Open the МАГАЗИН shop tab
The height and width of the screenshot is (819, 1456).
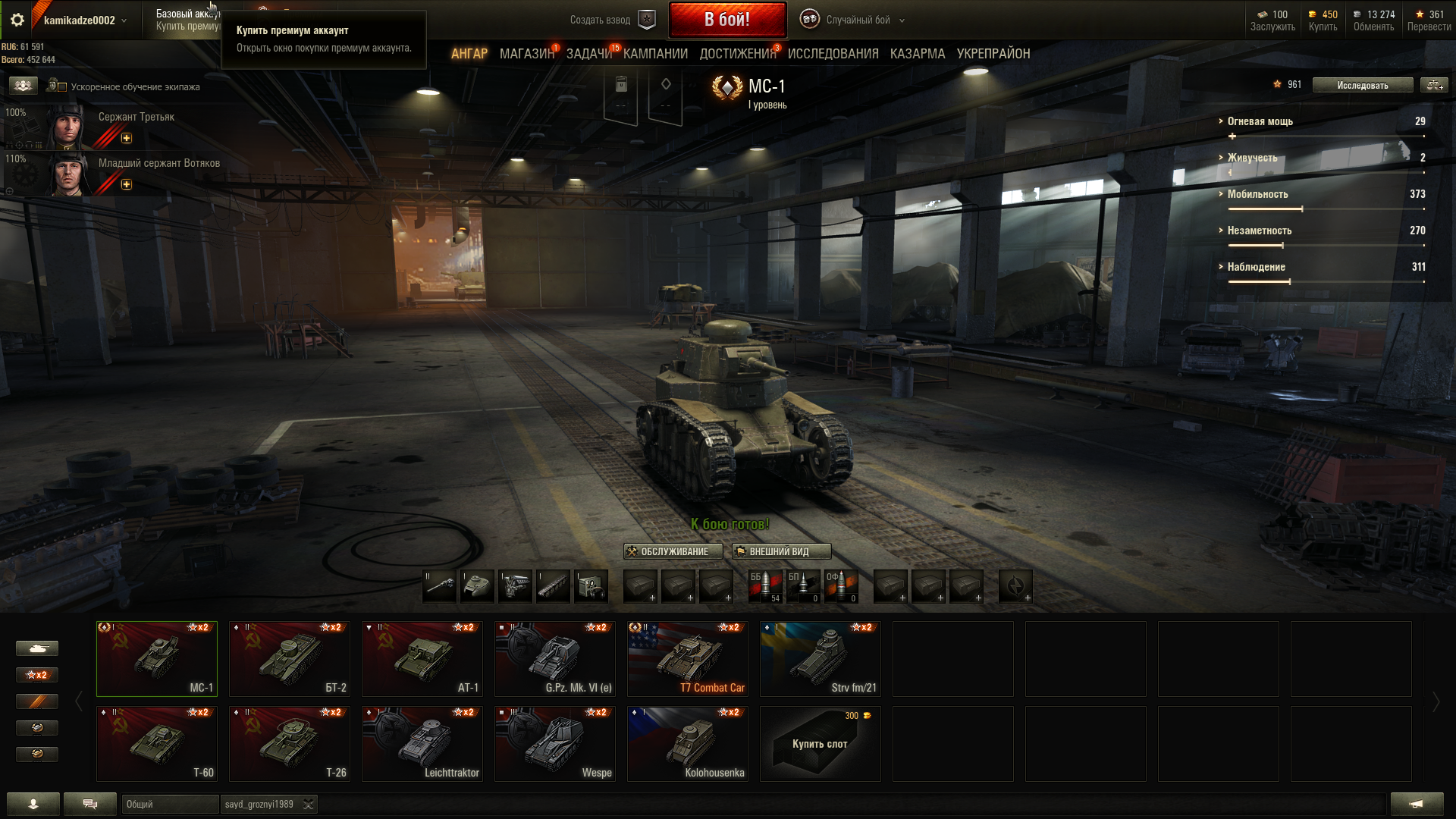(x=526, y=54)
